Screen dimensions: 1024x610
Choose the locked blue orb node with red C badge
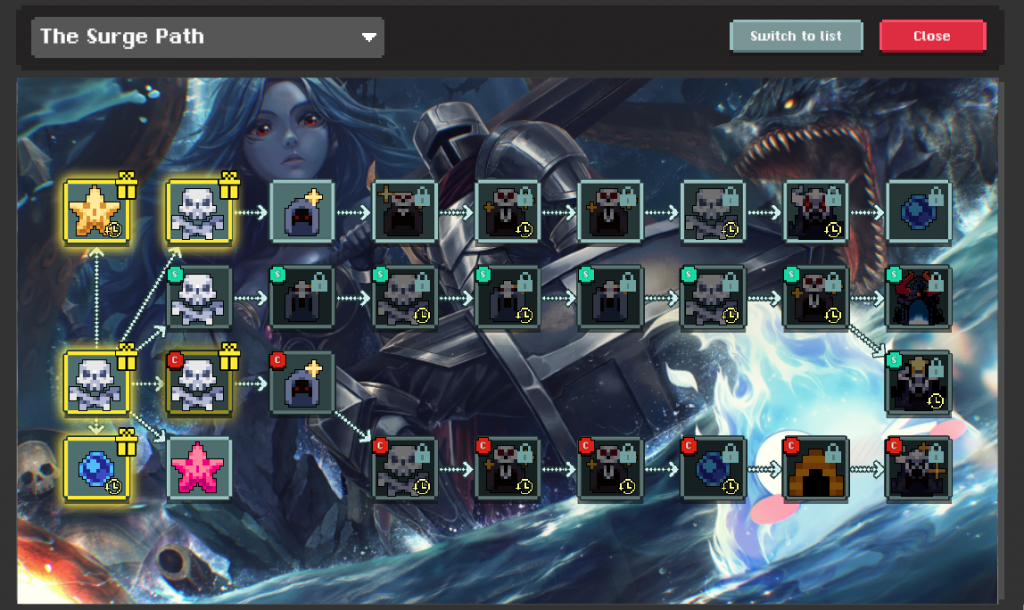coord(713,468)
